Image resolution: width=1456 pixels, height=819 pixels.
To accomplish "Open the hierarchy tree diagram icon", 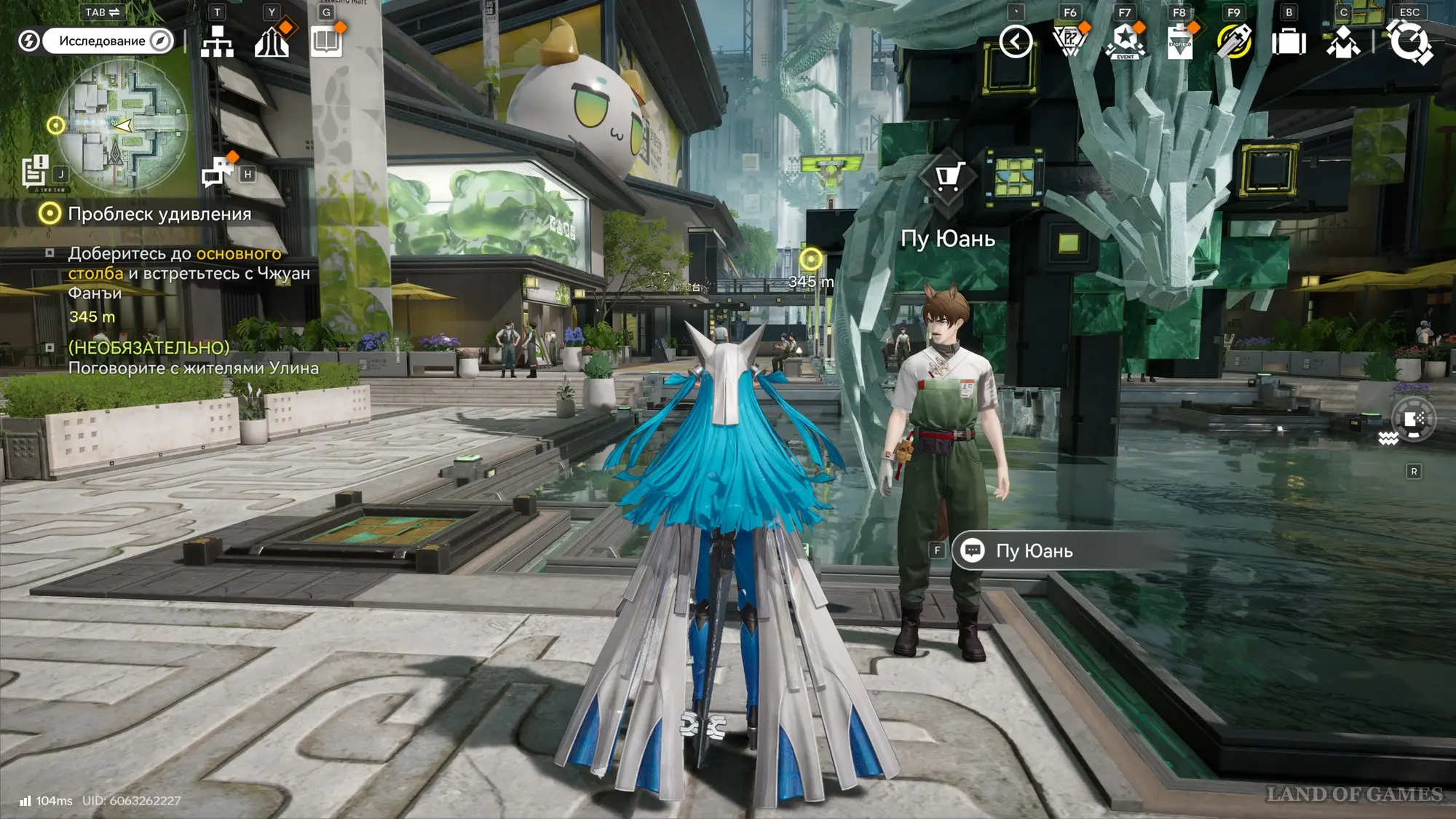I will click(x=217, y=41).
